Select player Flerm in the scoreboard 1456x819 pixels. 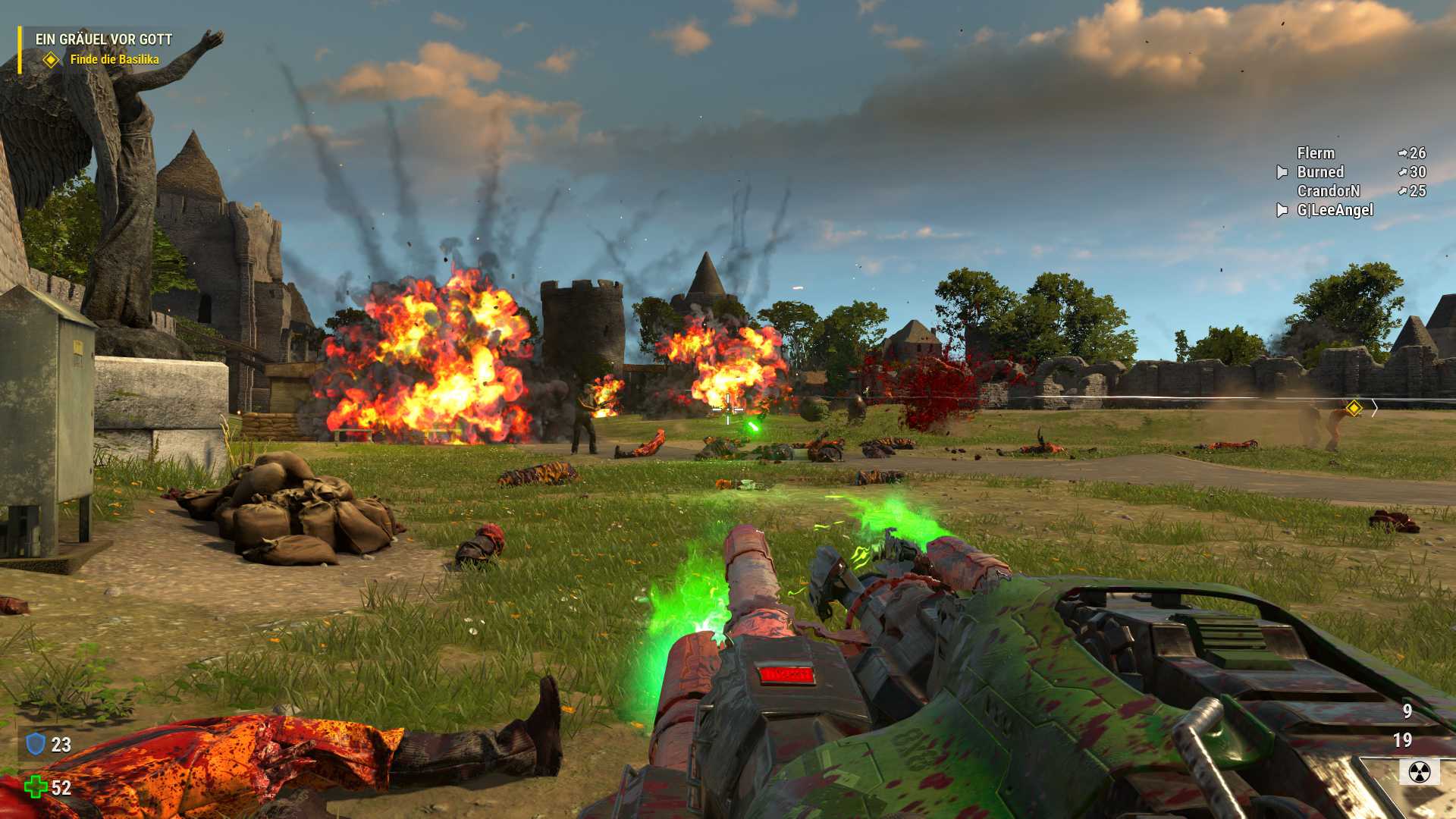tap(1315, 153)
